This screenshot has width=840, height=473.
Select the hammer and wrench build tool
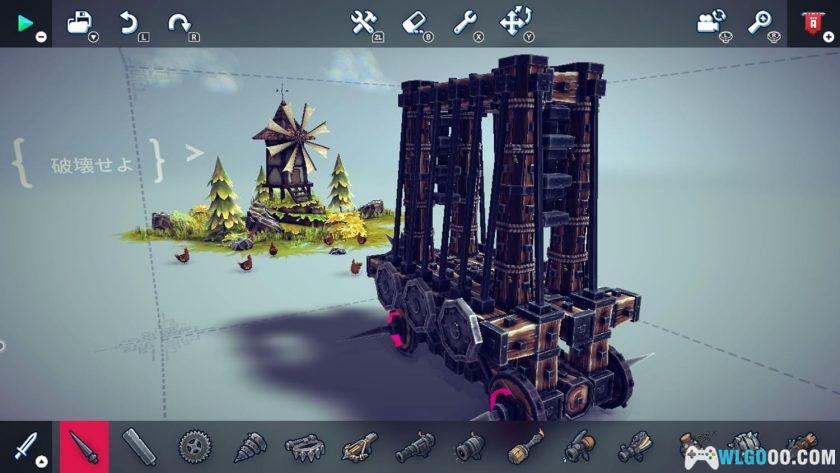[x=364, y=22]
